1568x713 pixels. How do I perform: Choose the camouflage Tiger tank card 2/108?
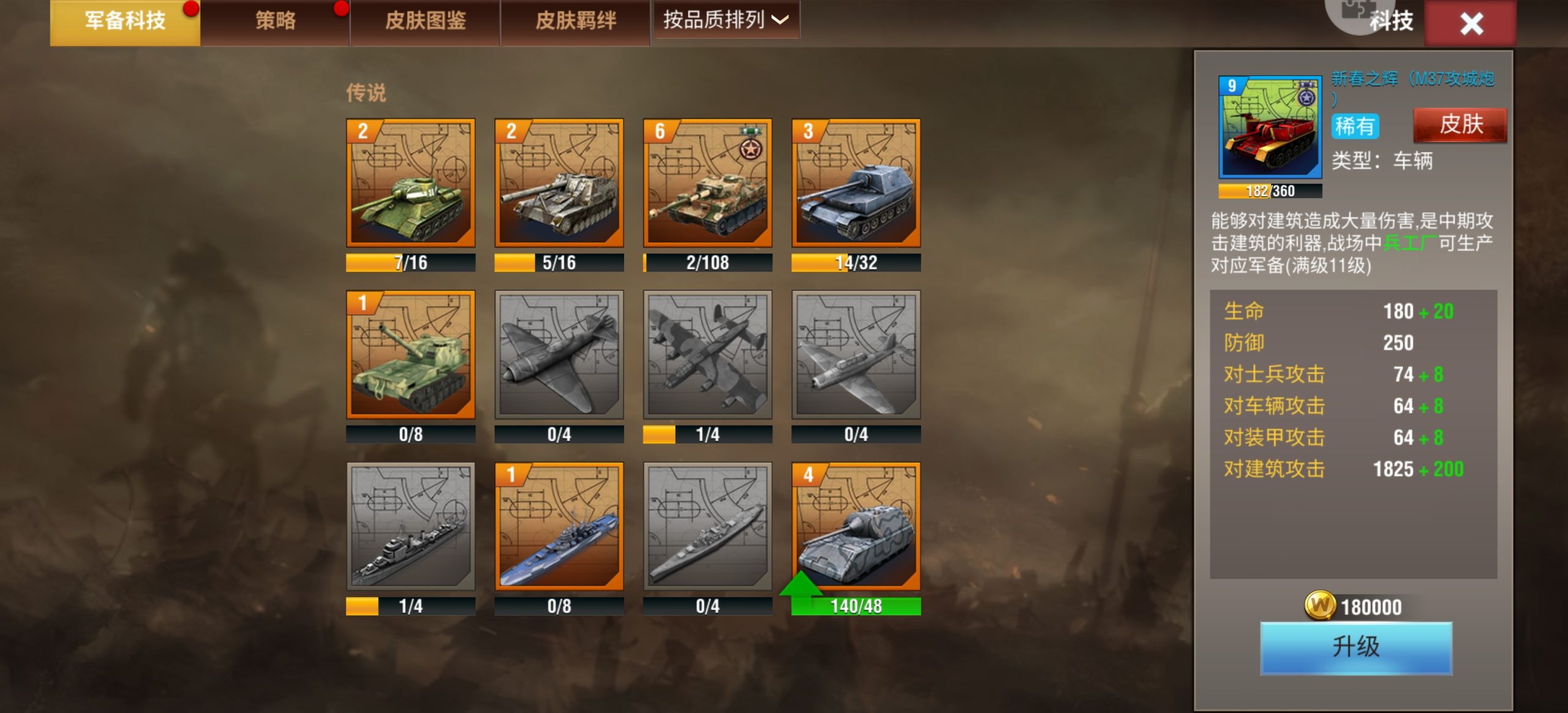707,183
